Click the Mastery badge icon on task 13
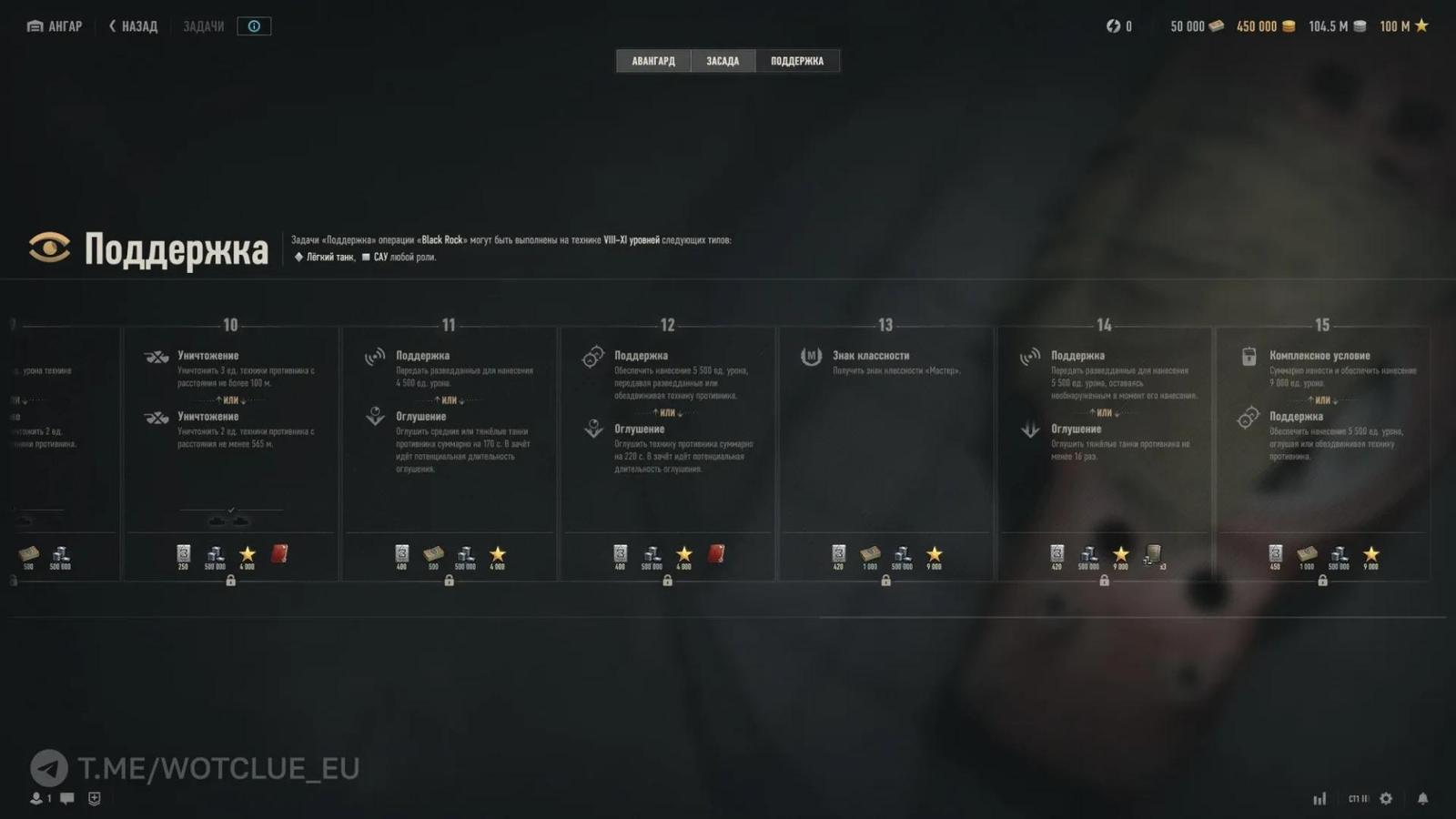The image size is (1456, 819). pyautogui.click(x=811, y=356)
